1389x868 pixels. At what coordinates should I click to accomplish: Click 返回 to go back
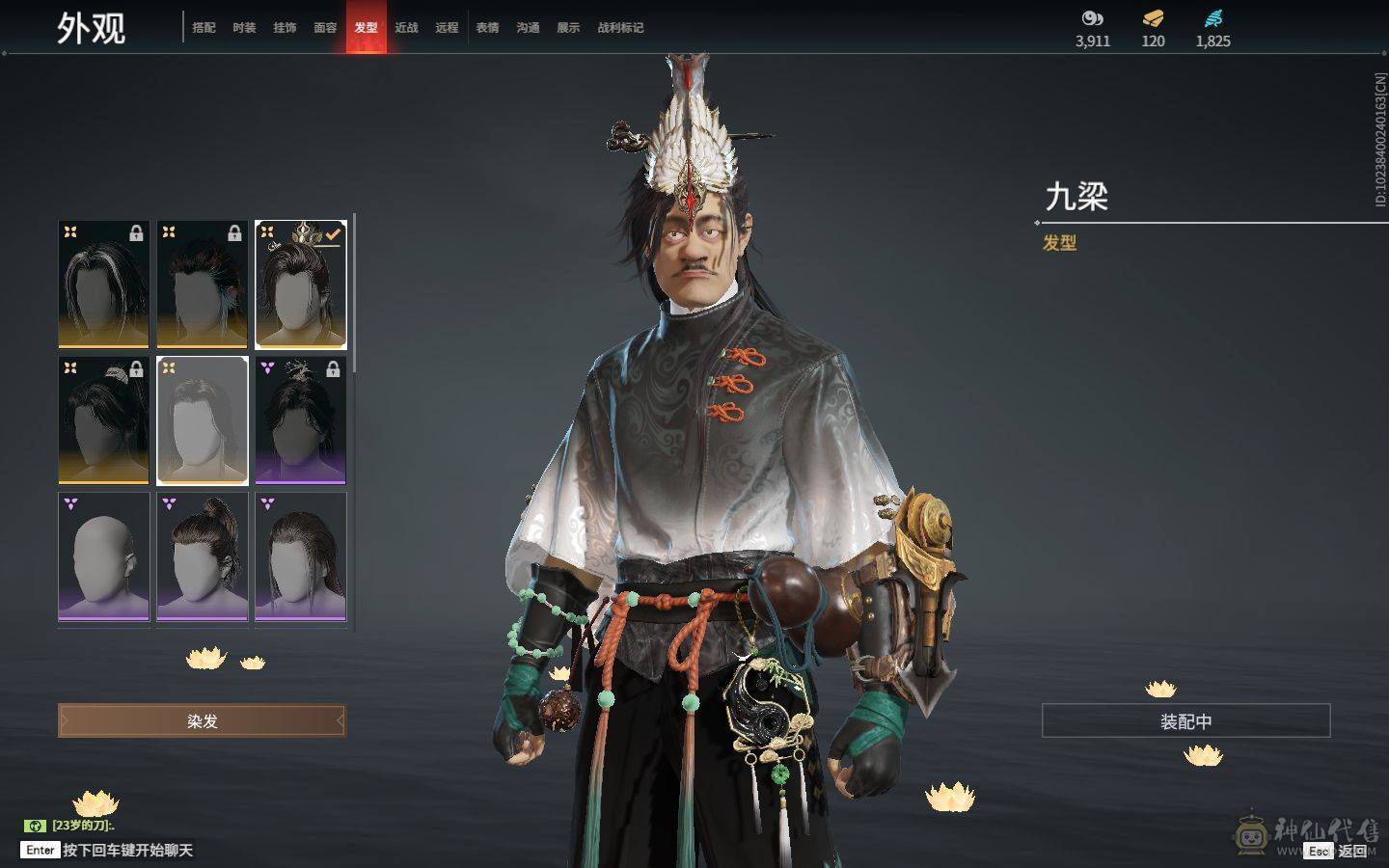coord(1351,851)
